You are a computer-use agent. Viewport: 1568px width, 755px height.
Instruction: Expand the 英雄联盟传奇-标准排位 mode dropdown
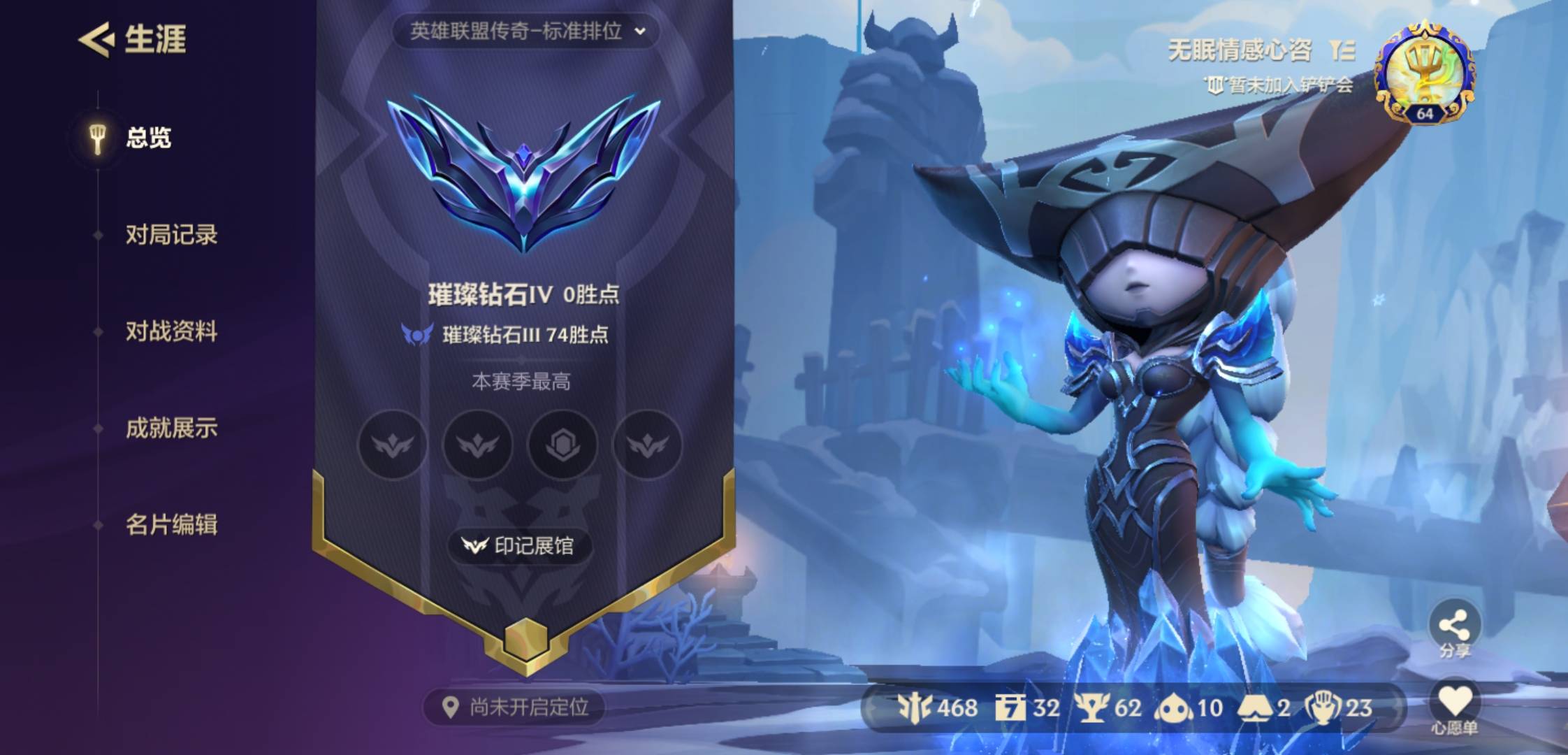[x=526, y=31]
